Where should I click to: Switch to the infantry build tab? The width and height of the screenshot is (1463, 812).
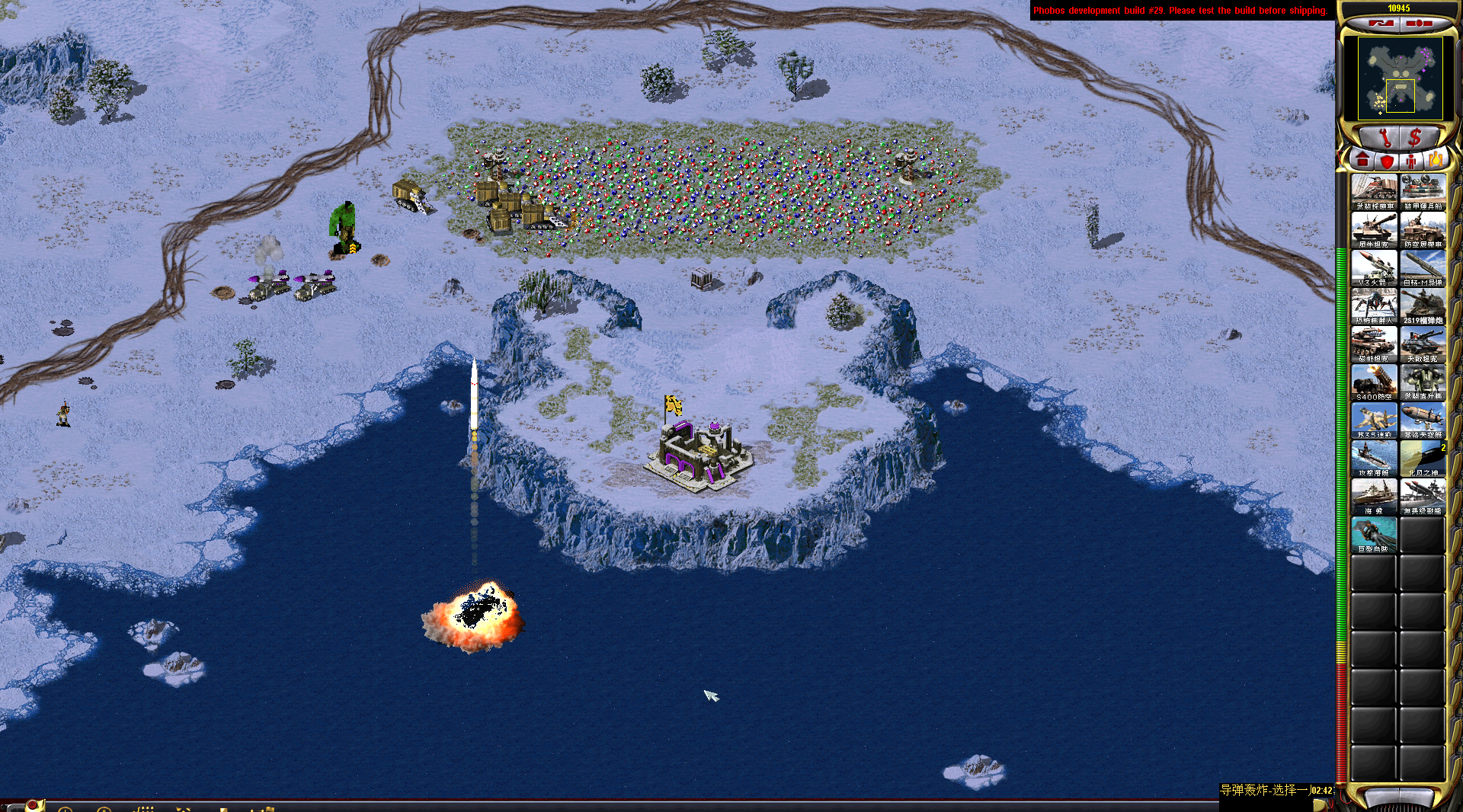(1411, 161)
